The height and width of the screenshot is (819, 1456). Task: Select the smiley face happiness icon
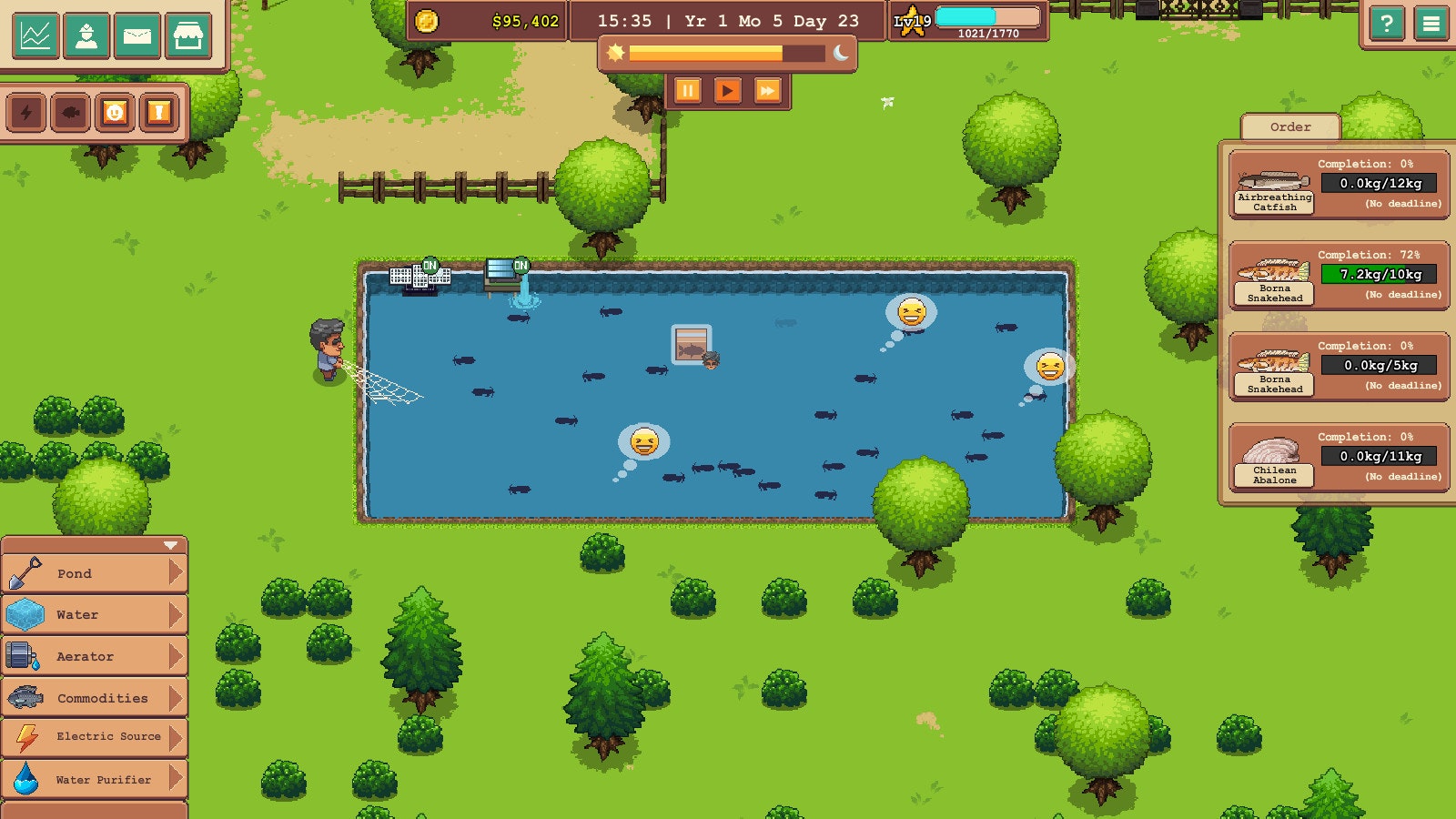pos(113,112)
